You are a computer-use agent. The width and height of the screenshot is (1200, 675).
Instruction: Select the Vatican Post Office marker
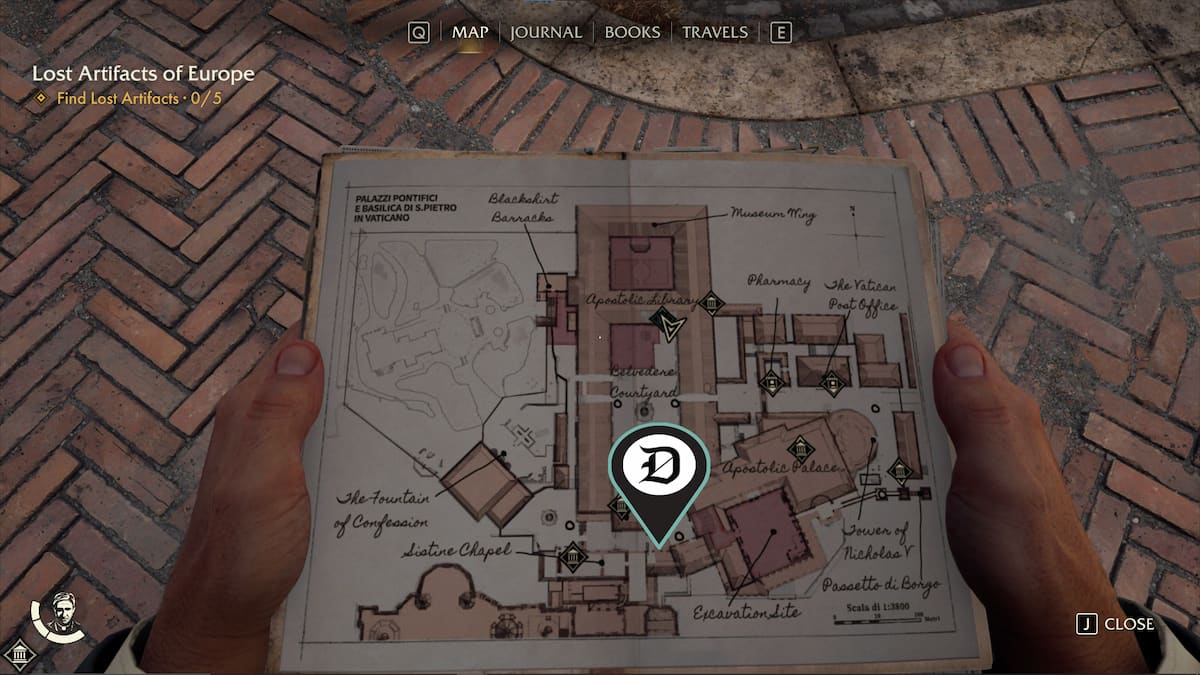832,382
